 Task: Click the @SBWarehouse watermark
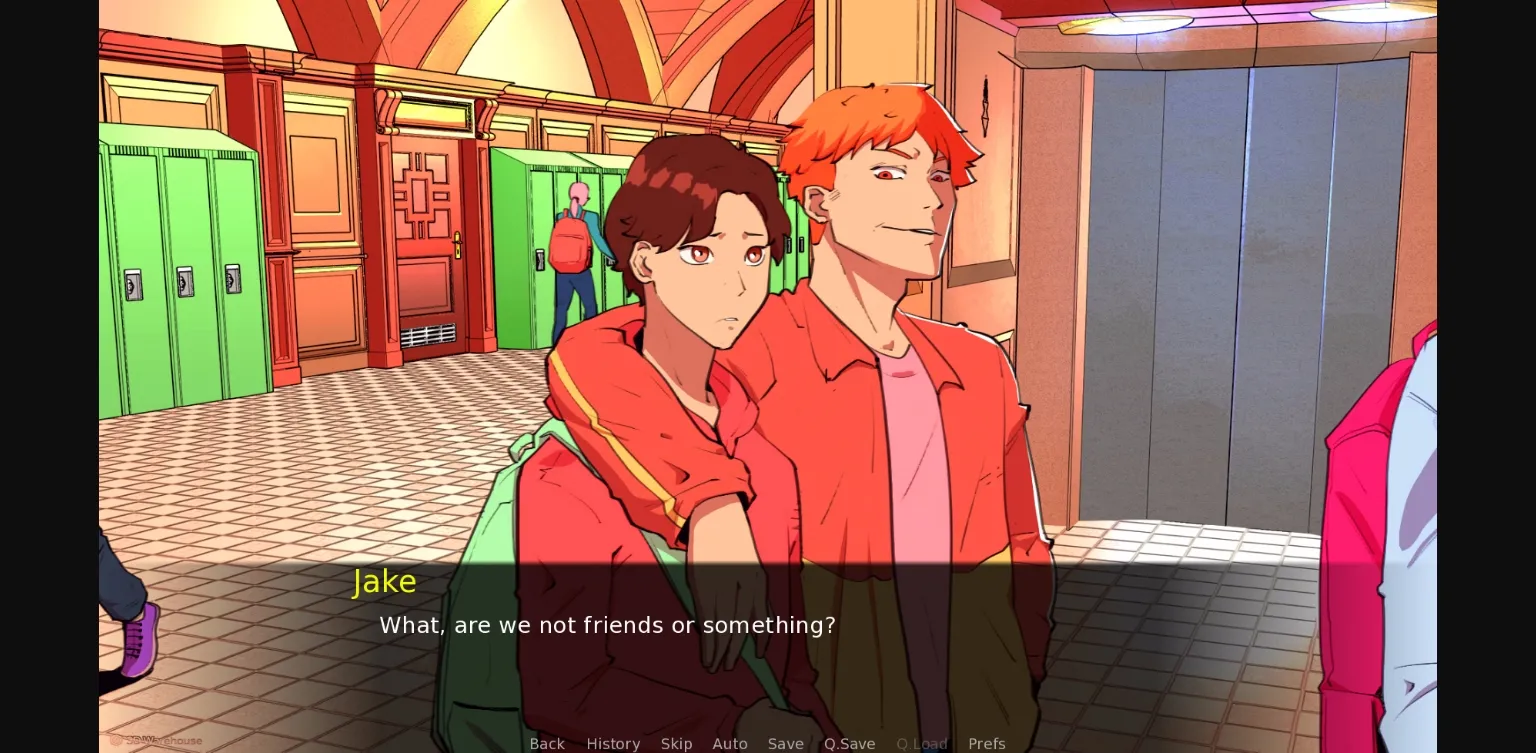(x=155, y=740)
